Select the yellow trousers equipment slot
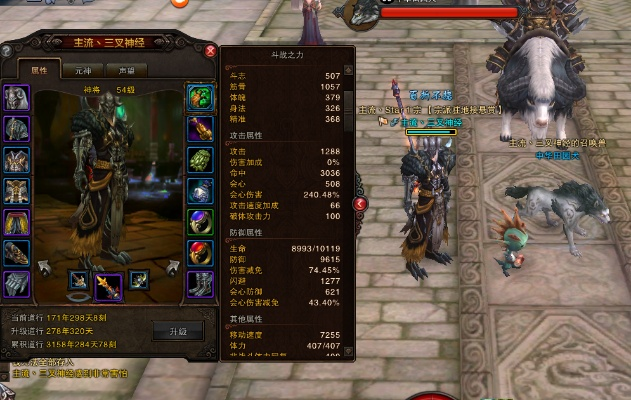 tap(17, 222)
